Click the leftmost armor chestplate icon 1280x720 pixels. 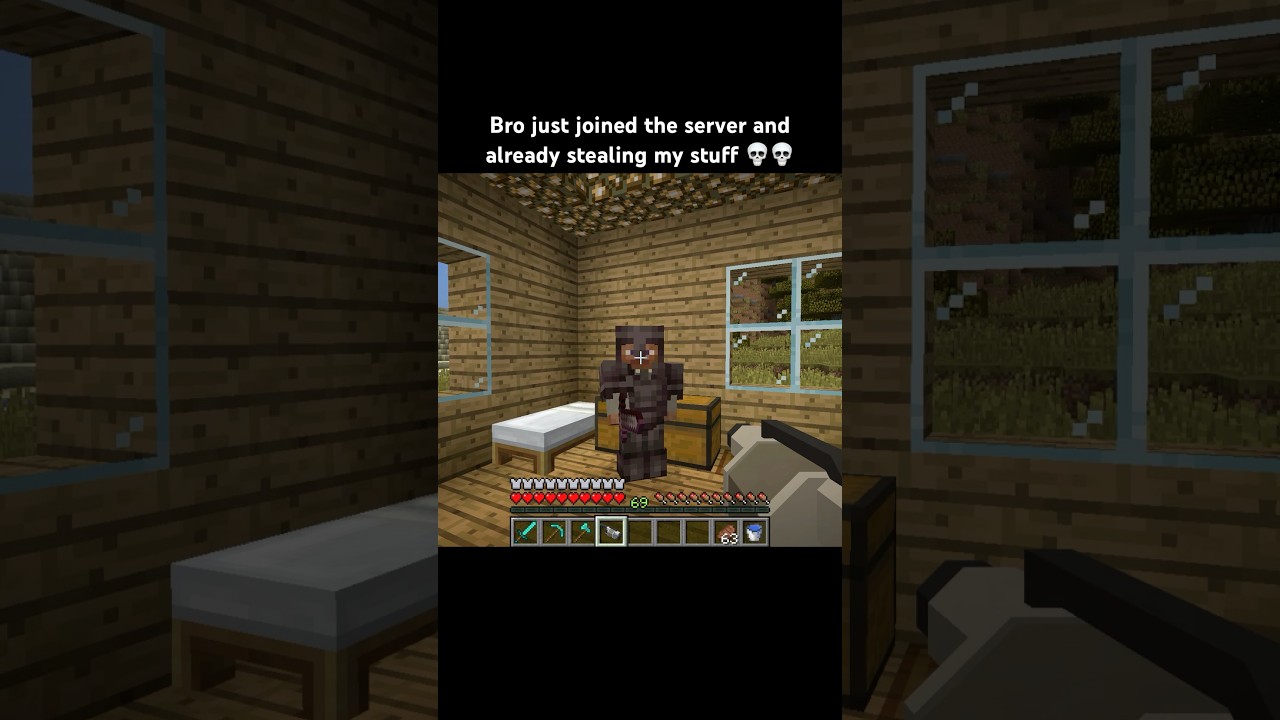pyautogui.click(x=514, y=483)
